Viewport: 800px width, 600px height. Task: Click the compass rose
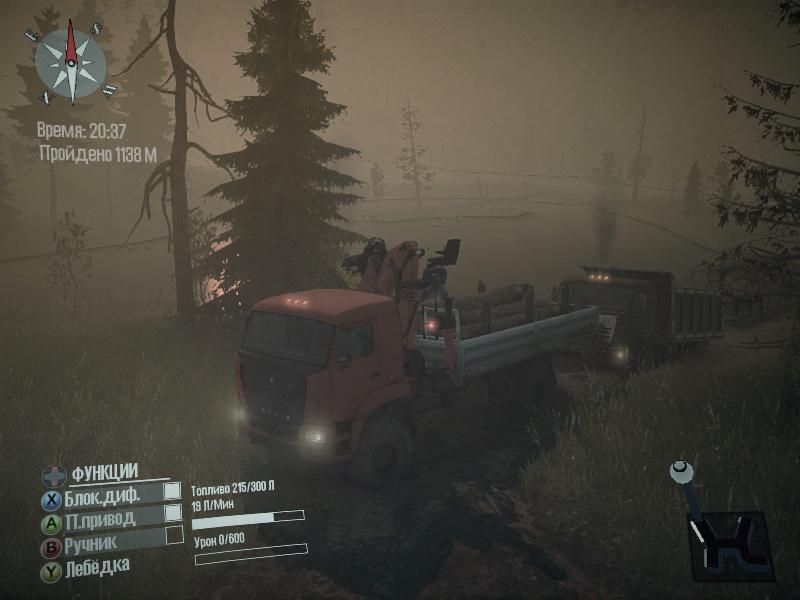click(70, 63)
